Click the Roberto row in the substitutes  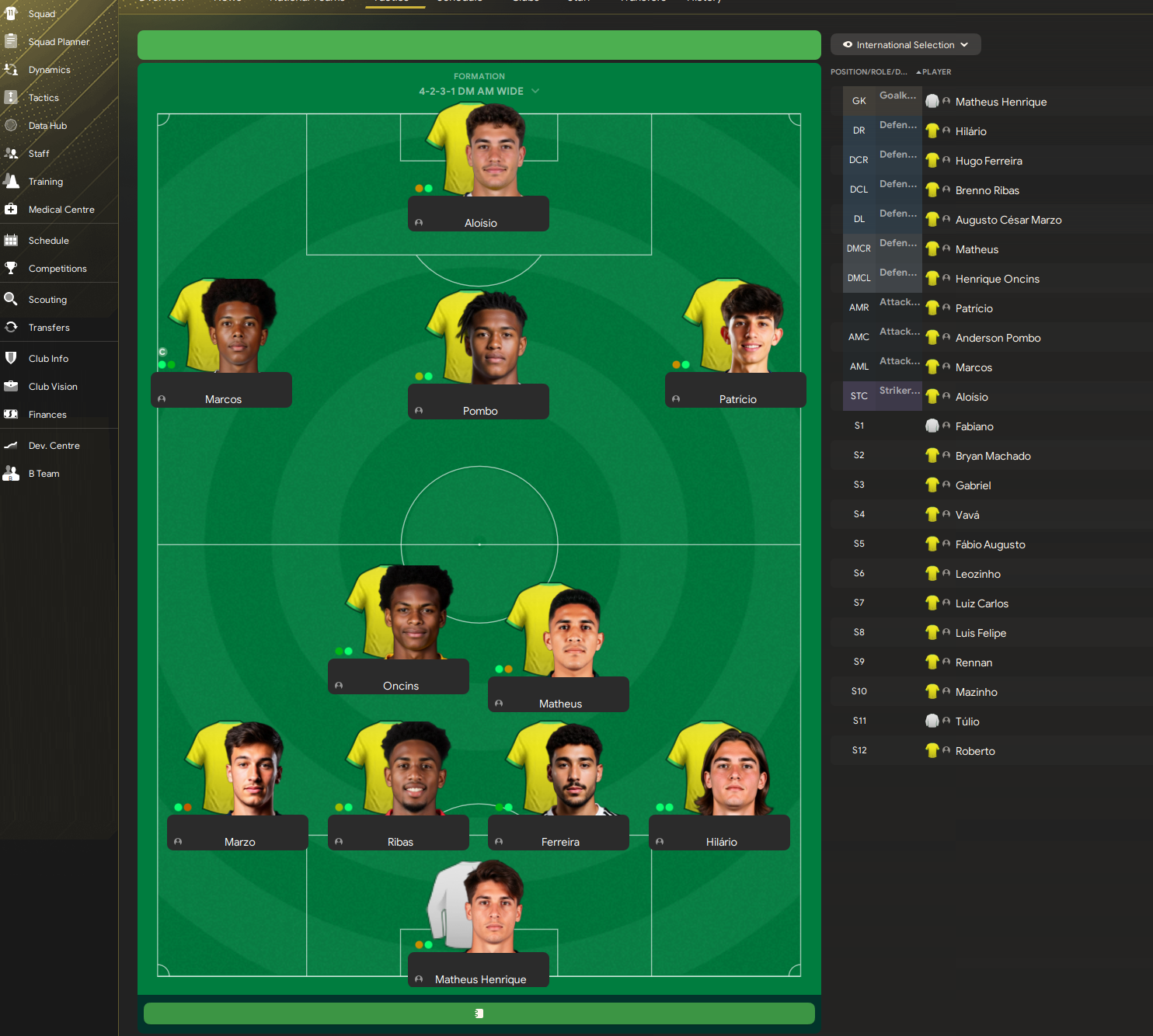coord(975,751)
